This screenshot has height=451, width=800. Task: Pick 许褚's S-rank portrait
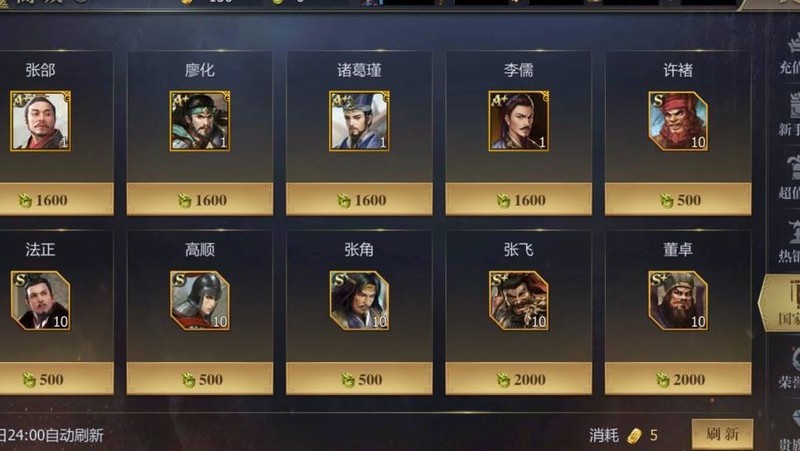678,121
